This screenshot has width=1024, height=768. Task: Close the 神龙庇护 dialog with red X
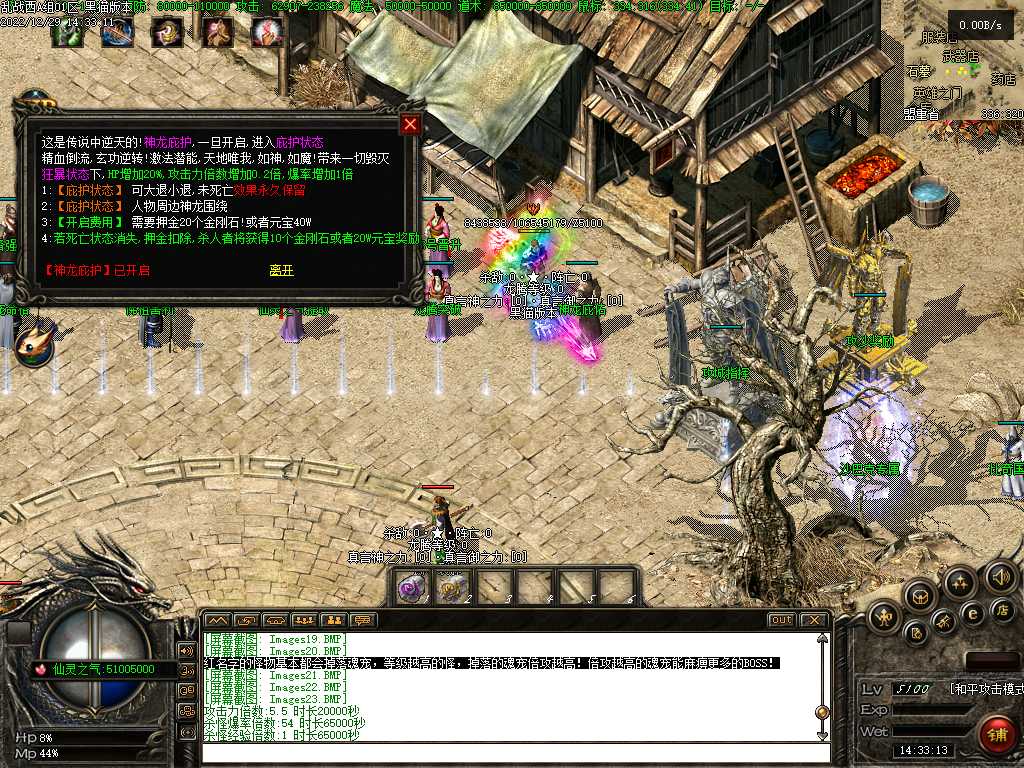[410, 125]
